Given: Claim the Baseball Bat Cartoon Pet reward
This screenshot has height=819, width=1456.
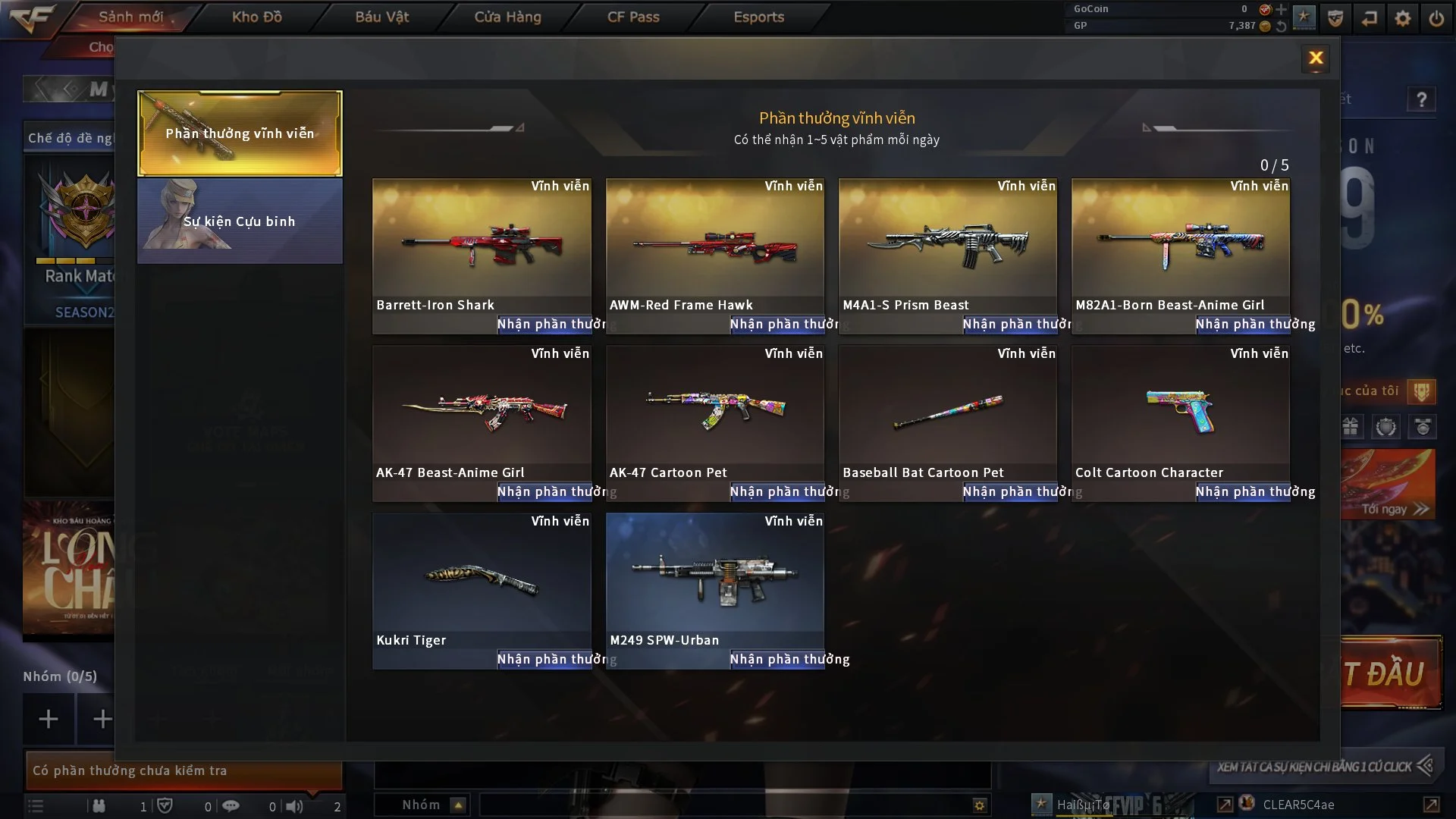Looking at the screenshot, I should [1009, 492].
